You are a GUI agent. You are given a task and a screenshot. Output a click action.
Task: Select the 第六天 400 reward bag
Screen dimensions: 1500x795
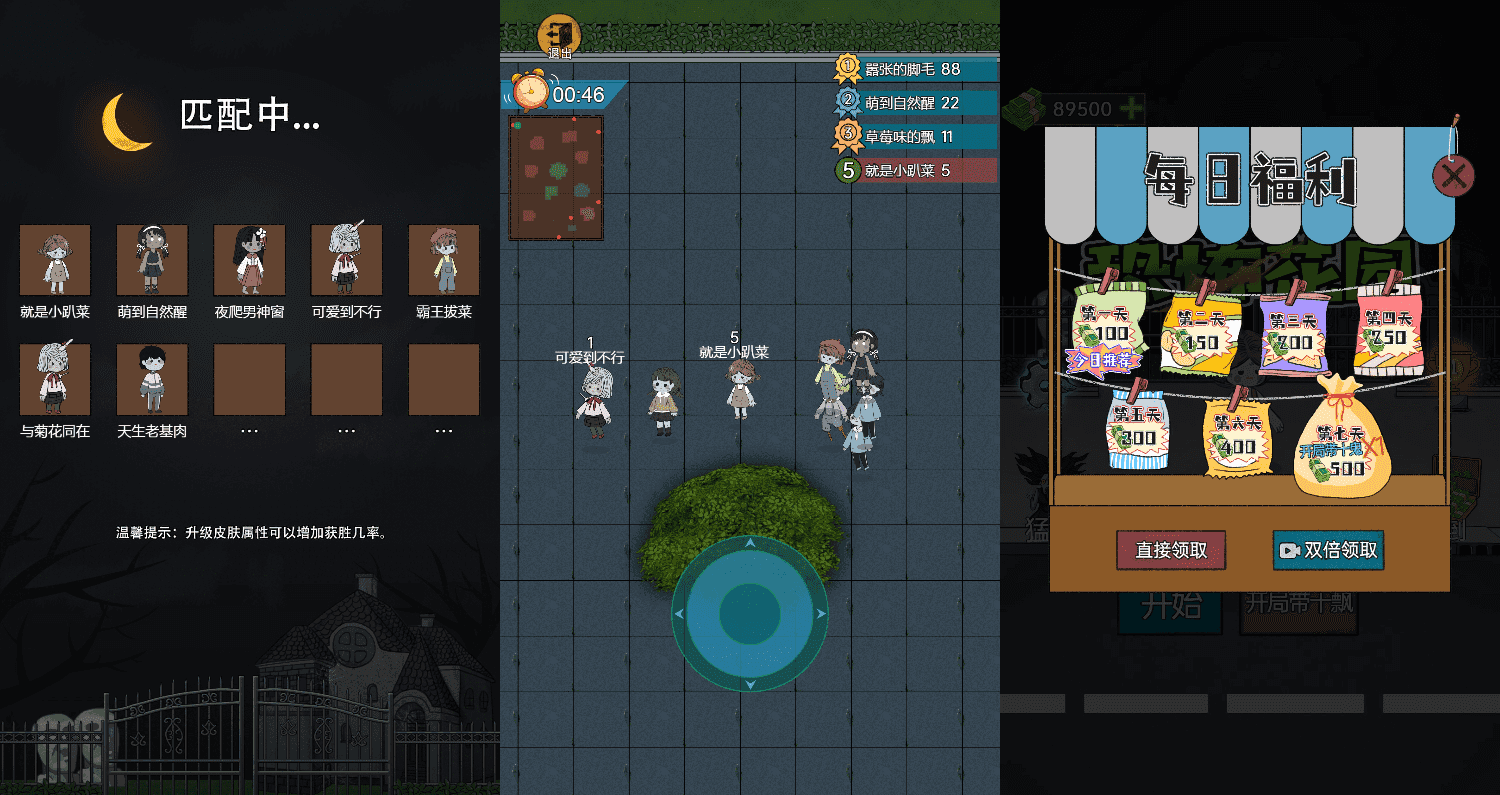[1236, 438]
